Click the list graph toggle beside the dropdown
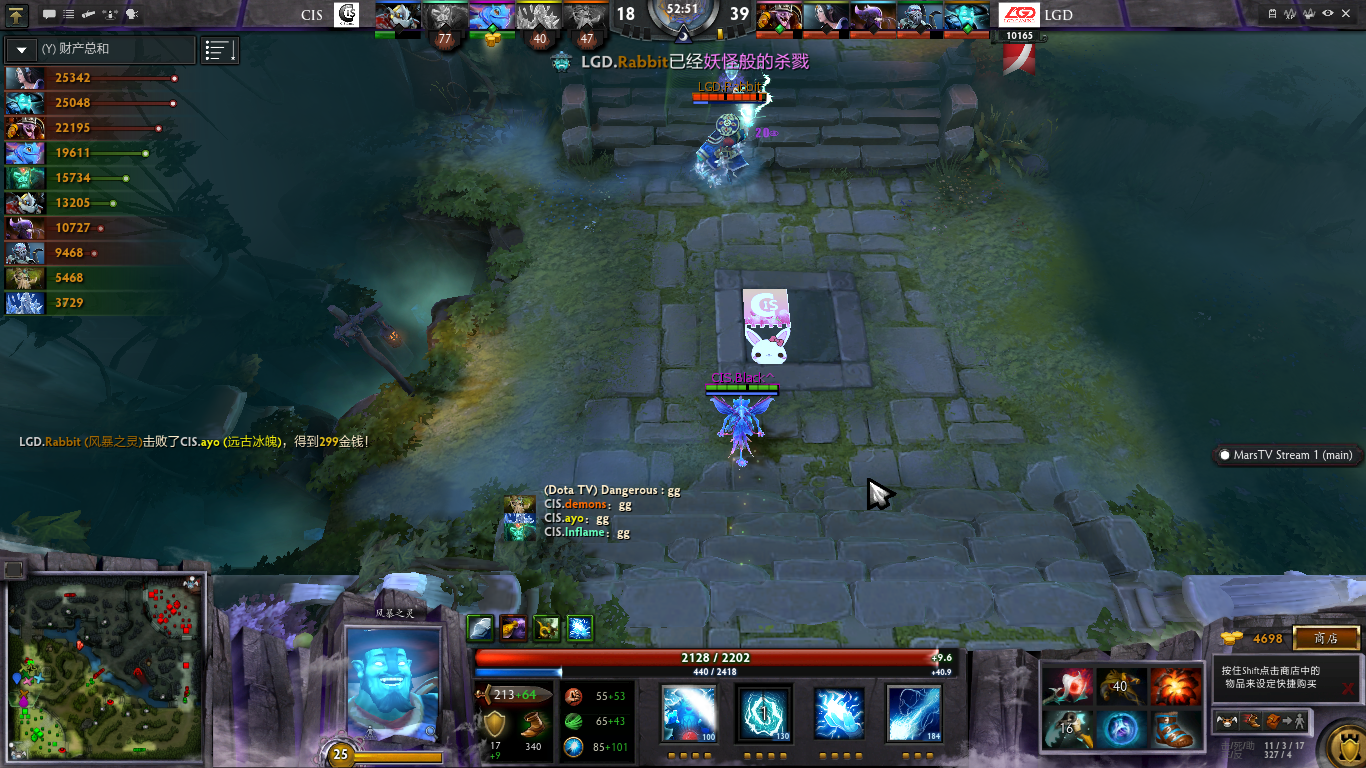This screenshot has height=768, width=1366. tap(219, 50)
